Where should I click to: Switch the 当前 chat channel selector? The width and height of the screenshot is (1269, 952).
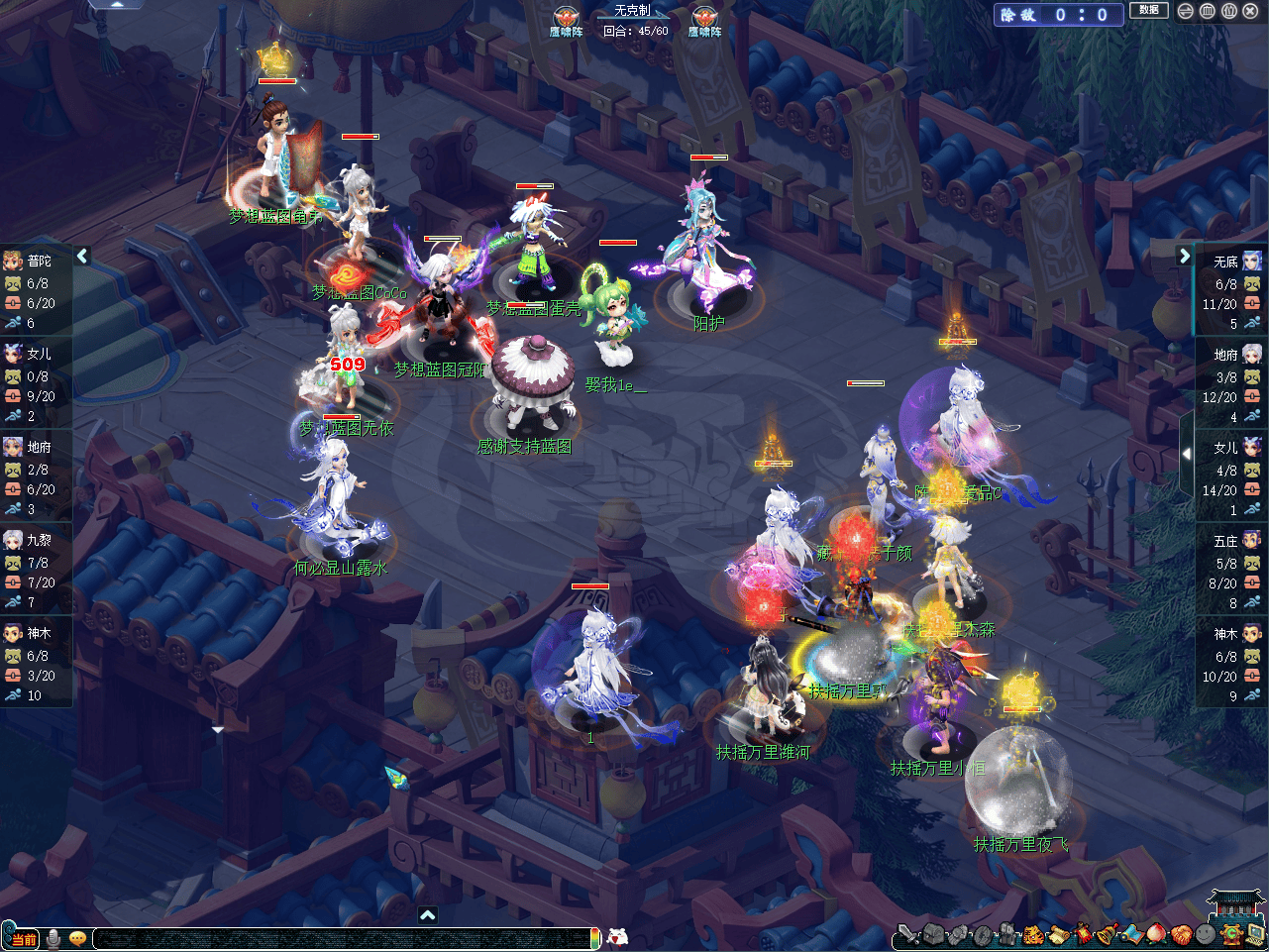click(x=22, y=938)
